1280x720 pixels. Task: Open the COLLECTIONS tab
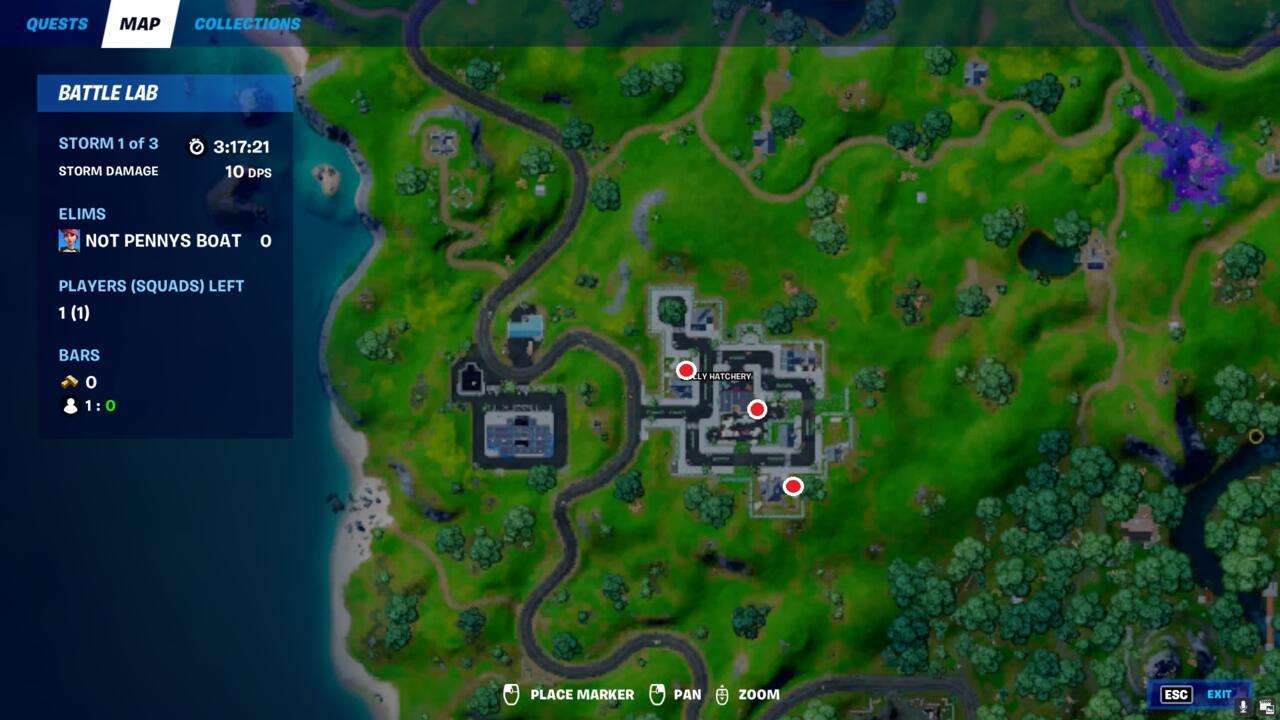(246, 23)
